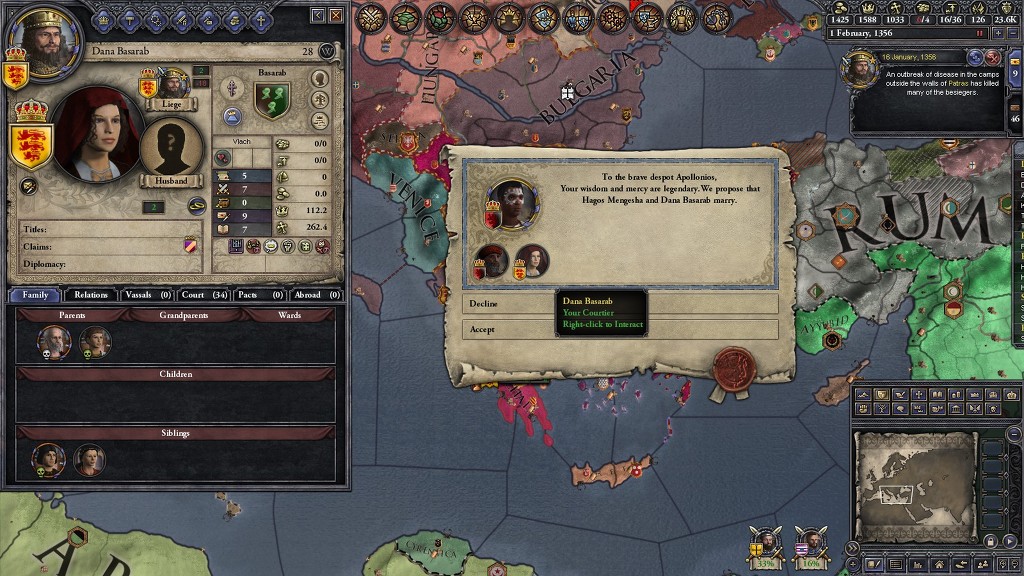Switch to the Family tab

tap(35, 295)
